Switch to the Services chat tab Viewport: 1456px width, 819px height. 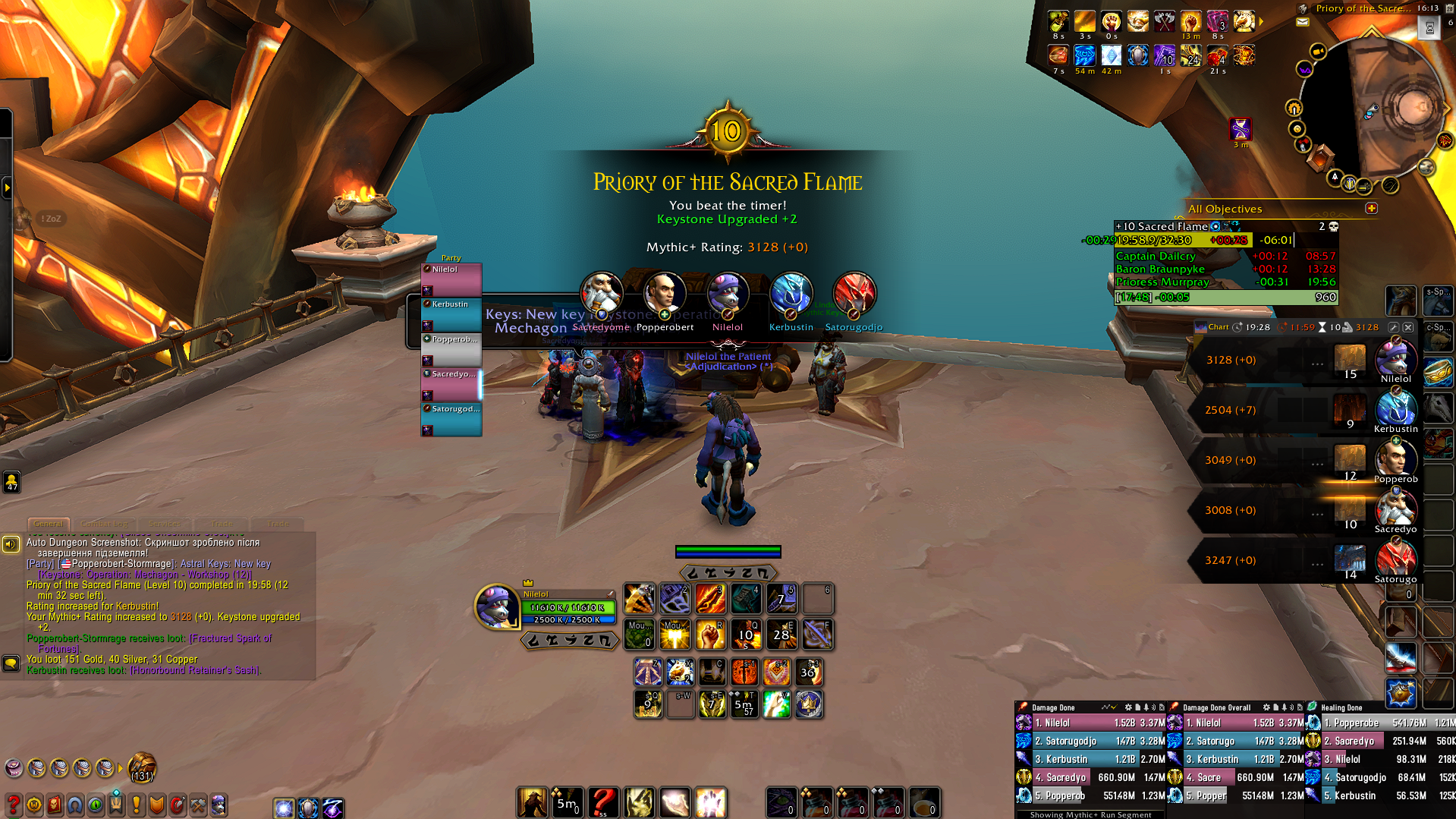(165, 524)
